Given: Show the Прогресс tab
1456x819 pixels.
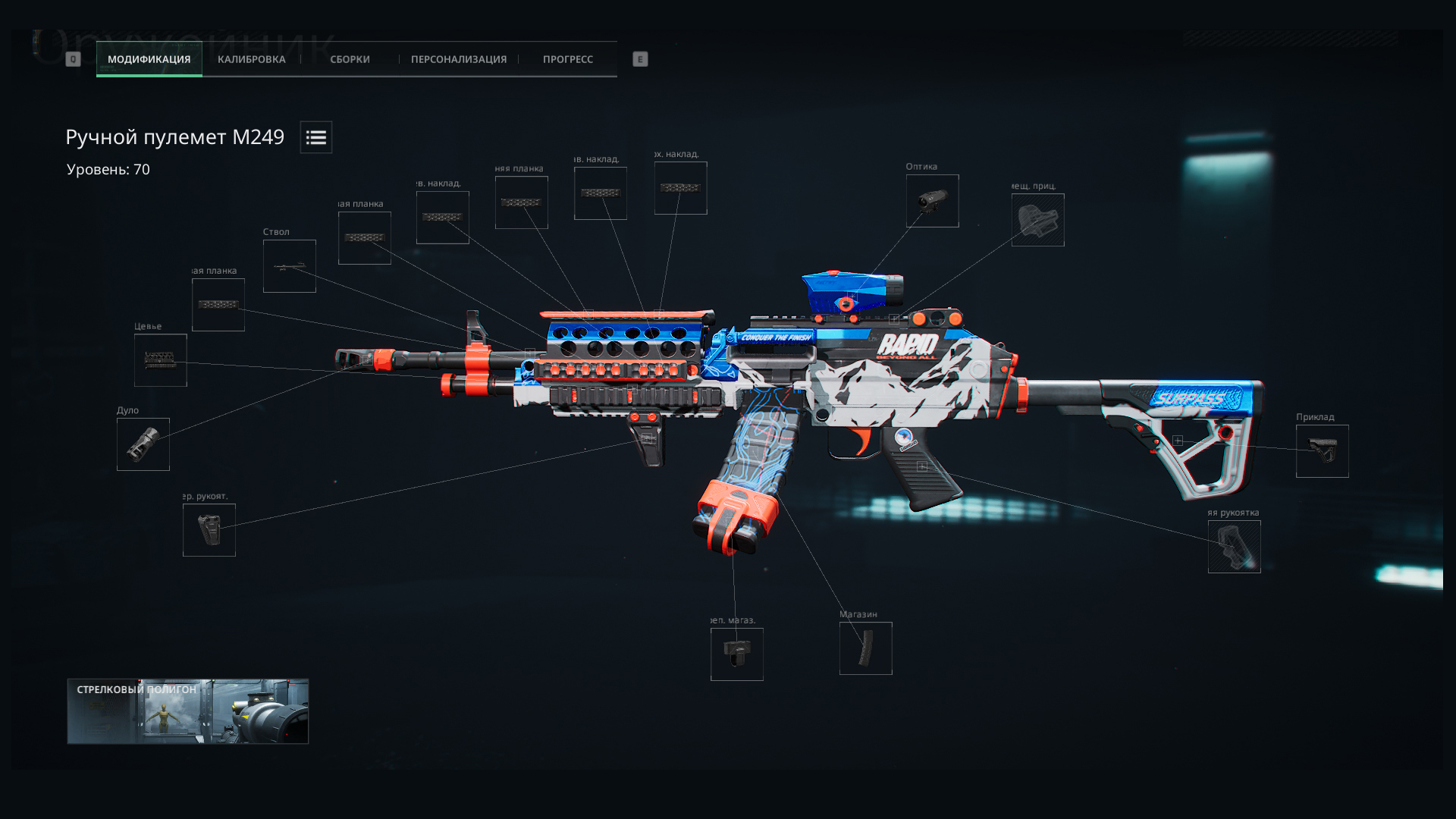Looking at the screenshot, I should (567, 59).
